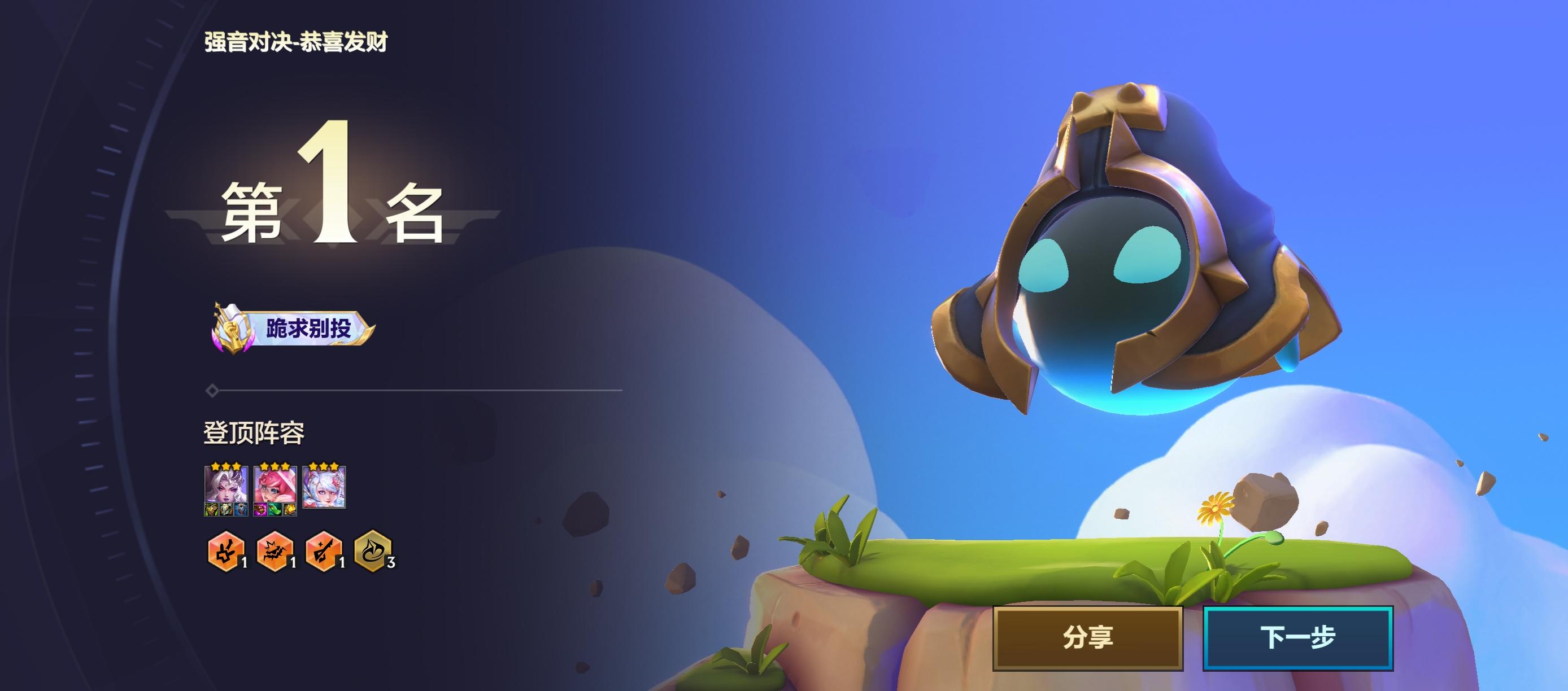
Task: Click the golden gauntlet item icon
Action: click(290, 511)
